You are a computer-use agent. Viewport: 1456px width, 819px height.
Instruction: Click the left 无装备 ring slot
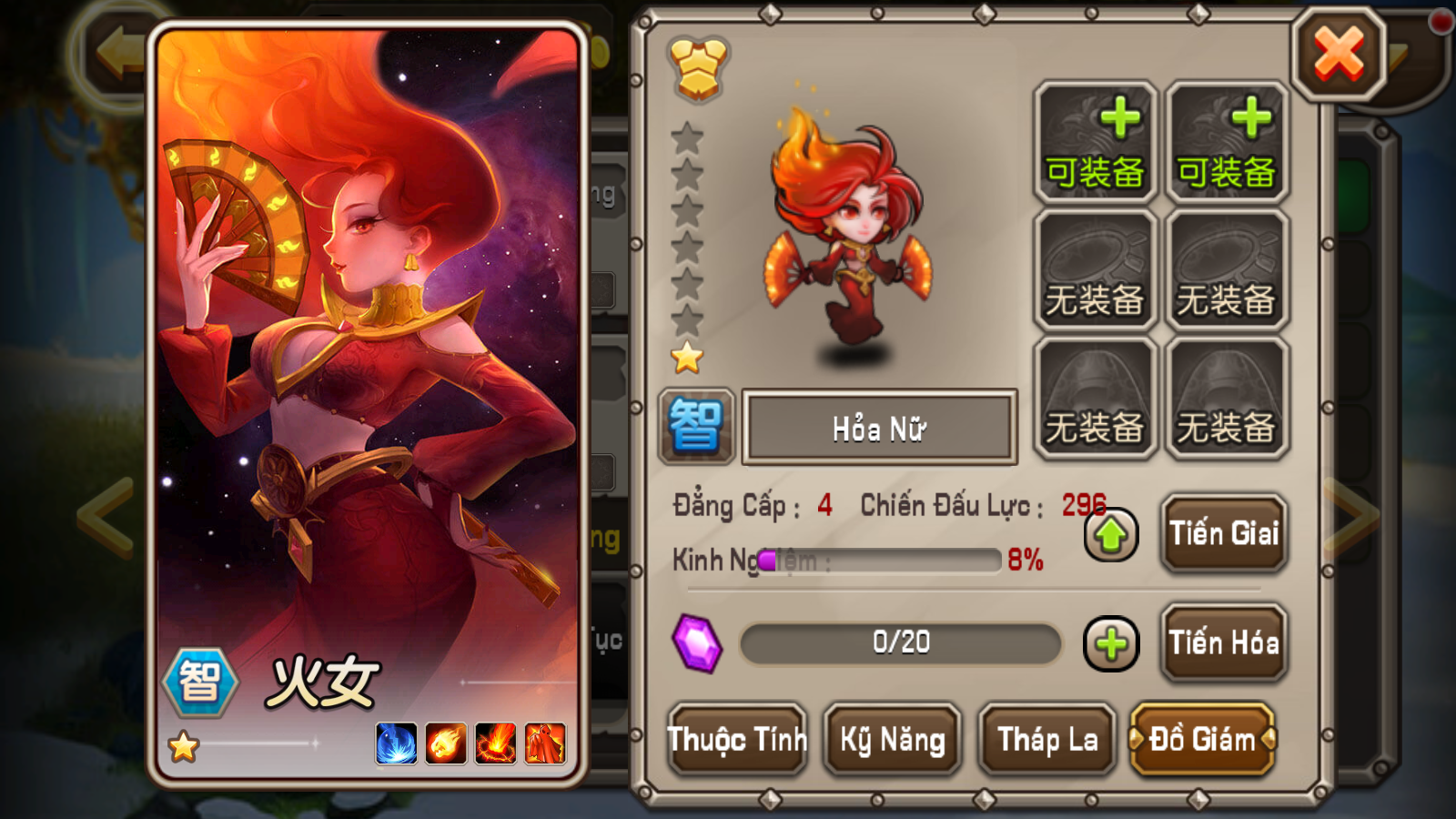point(1096,268)
